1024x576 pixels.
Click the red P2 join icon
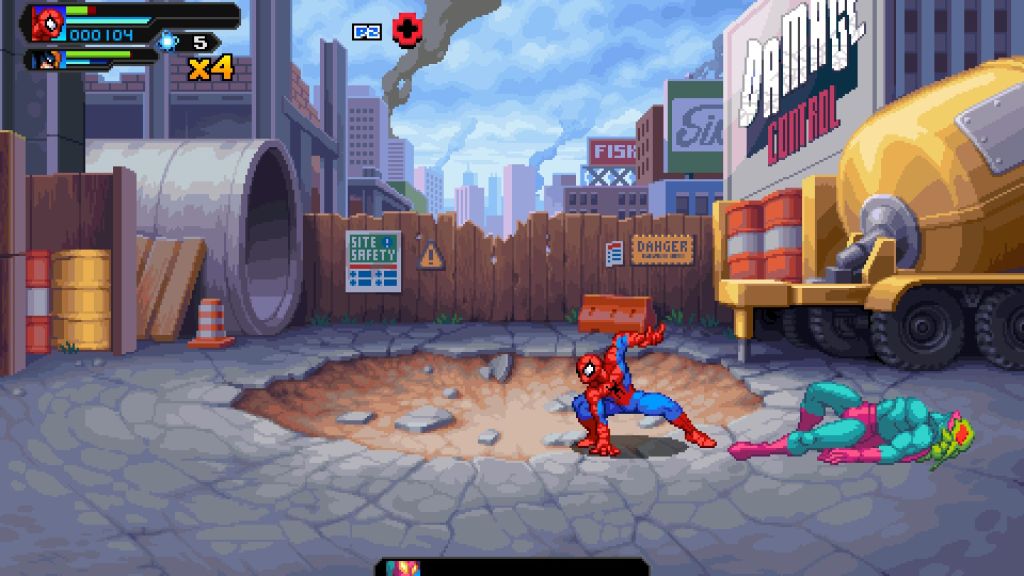(405, 31)
